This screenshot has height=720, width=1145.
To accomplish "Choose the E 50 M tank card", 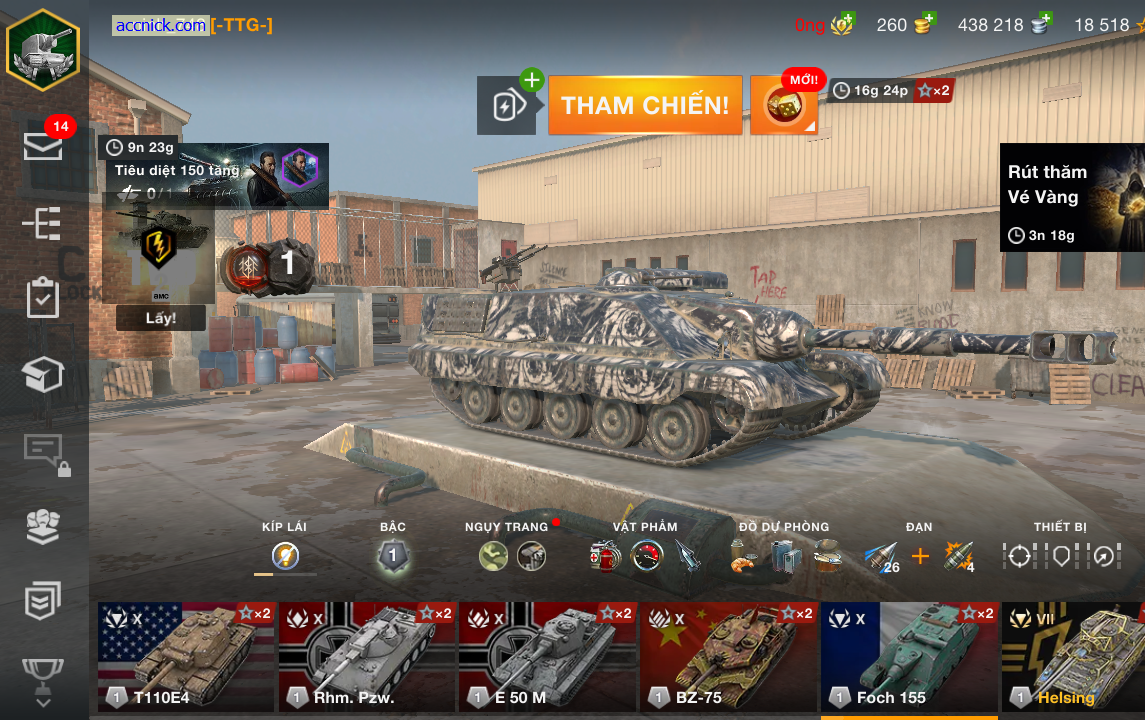I will click(548, 656).
